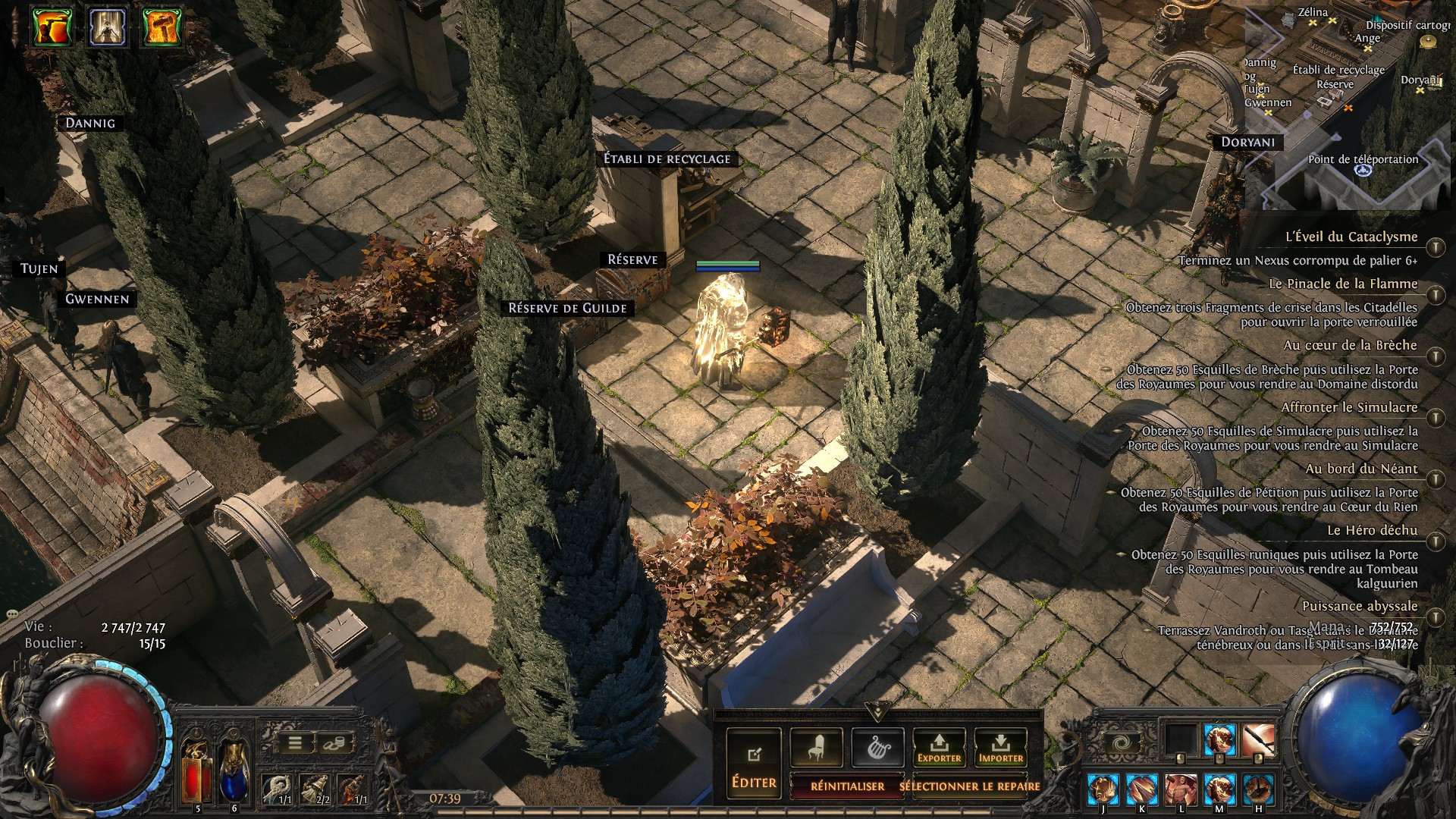The width and height of the screenshot is (1456, 819).
Task: Open the three-line menu button
Action: (295, 742)
